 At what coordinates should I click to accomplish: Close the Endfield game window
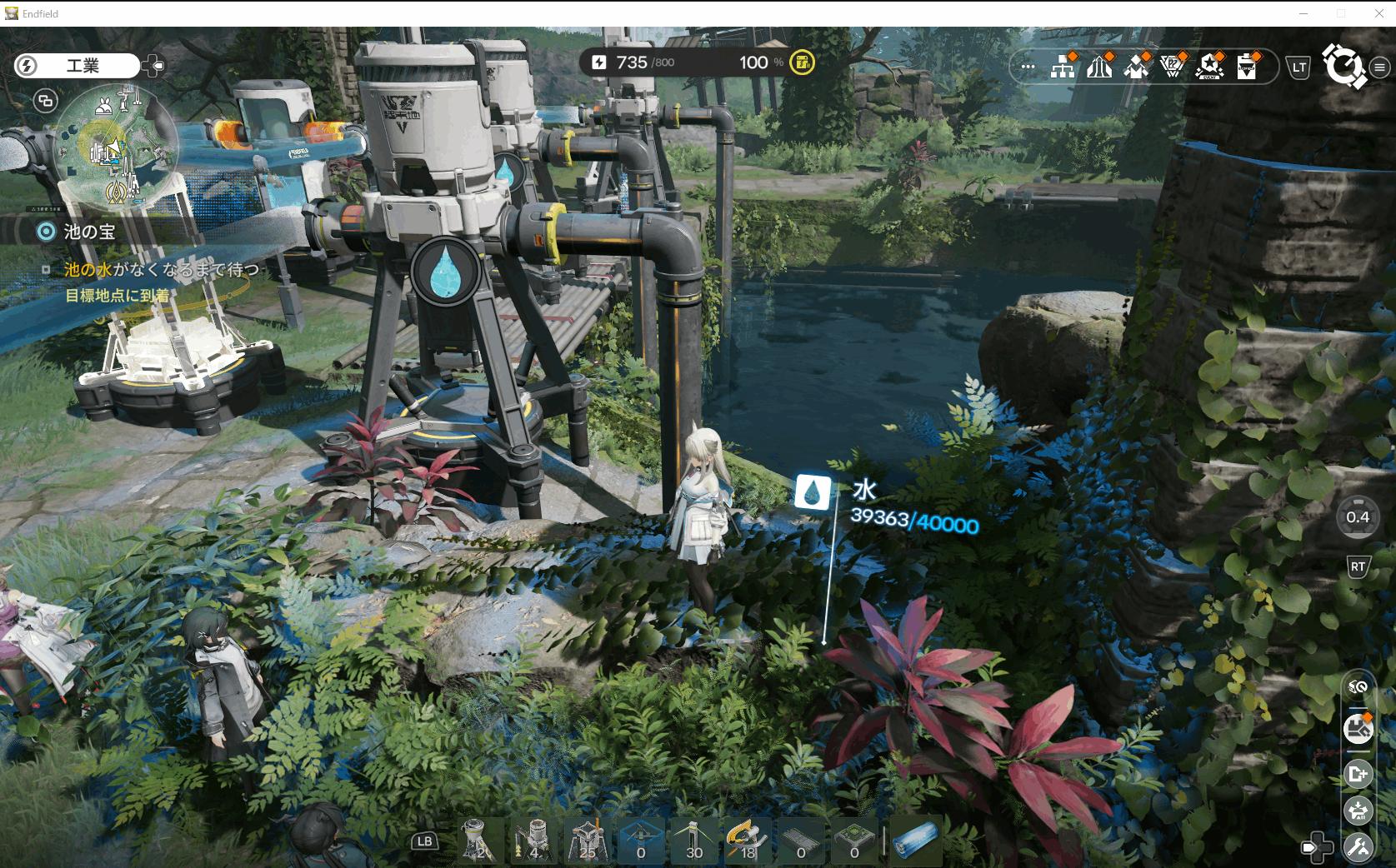pyautogui.click(x=1378, y=13)
